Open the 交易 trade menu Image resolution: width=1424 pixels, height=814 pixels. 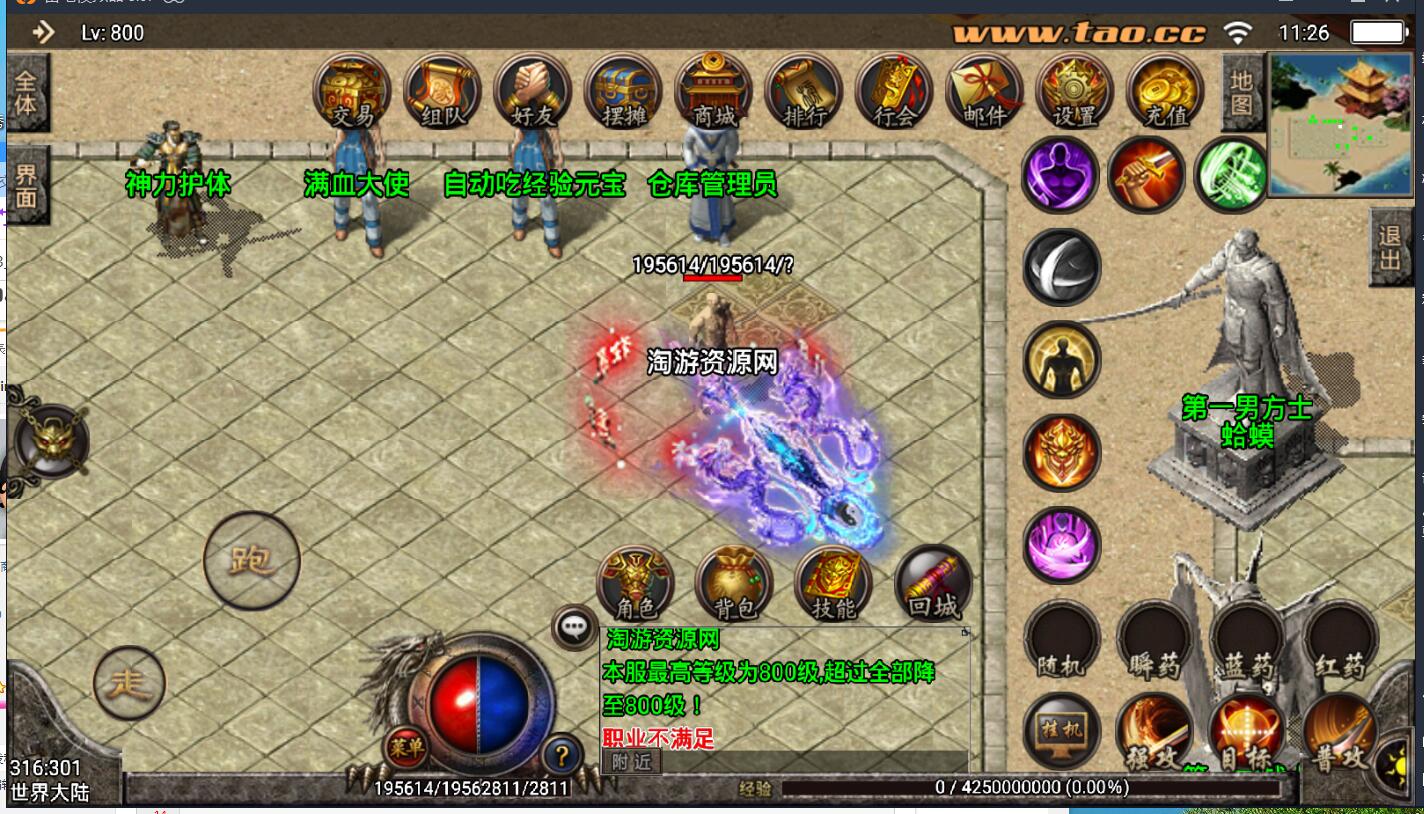pos(352,92)
